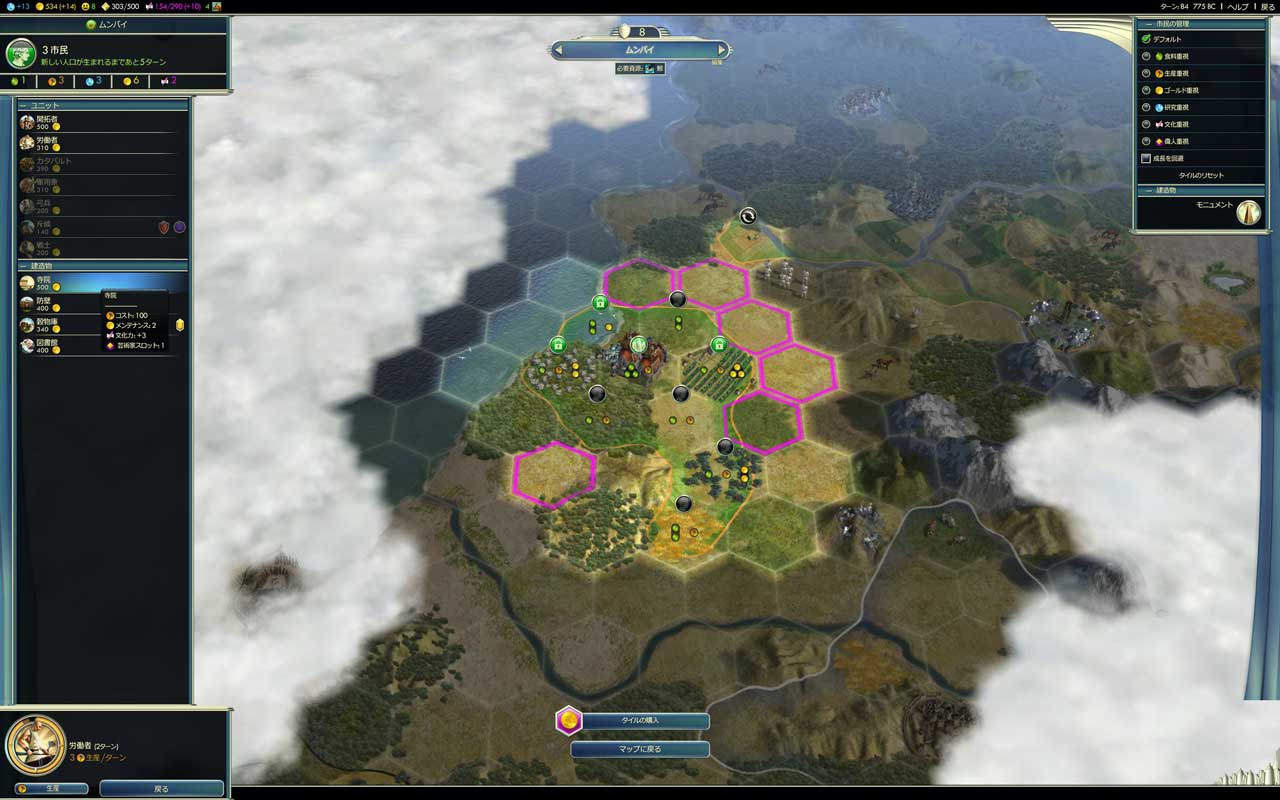Click the gold coin beside タイルの購入
This screenshot has width=1280, height=800.
(568, 721)
